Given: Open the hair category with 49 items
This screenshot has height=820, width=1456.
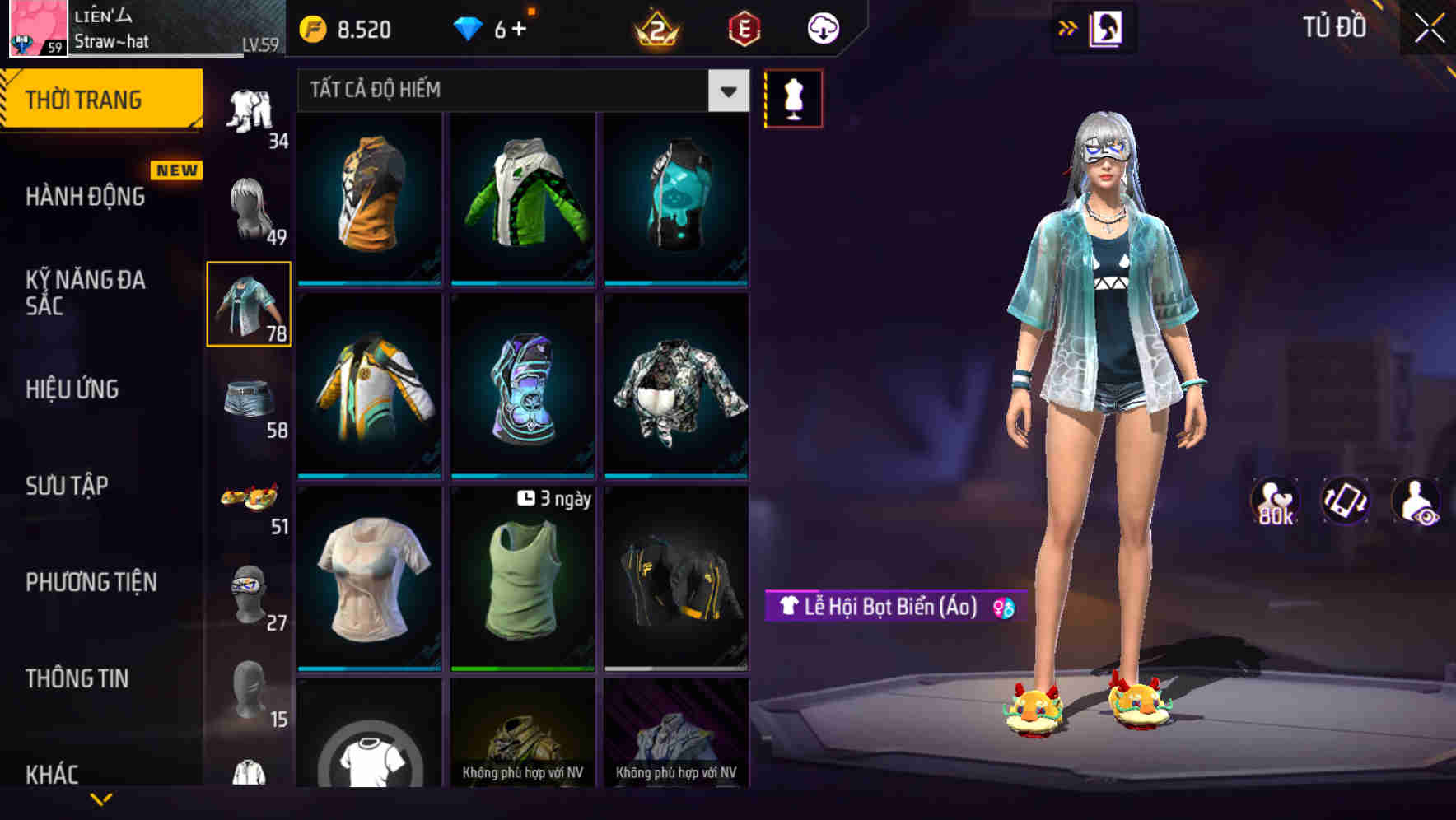Looking at the screenshot, I should [x=249, y=210].
